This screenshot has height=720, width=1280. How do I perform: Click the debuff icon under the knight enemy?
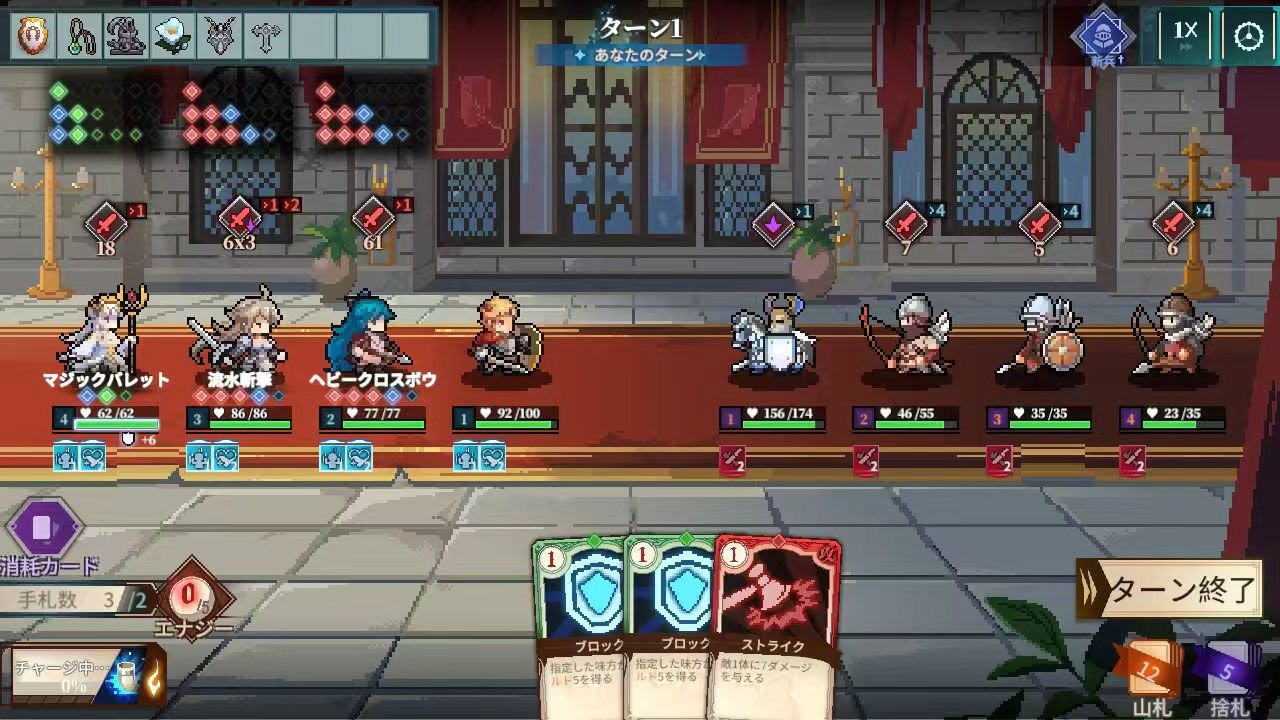tap(731, 460)
